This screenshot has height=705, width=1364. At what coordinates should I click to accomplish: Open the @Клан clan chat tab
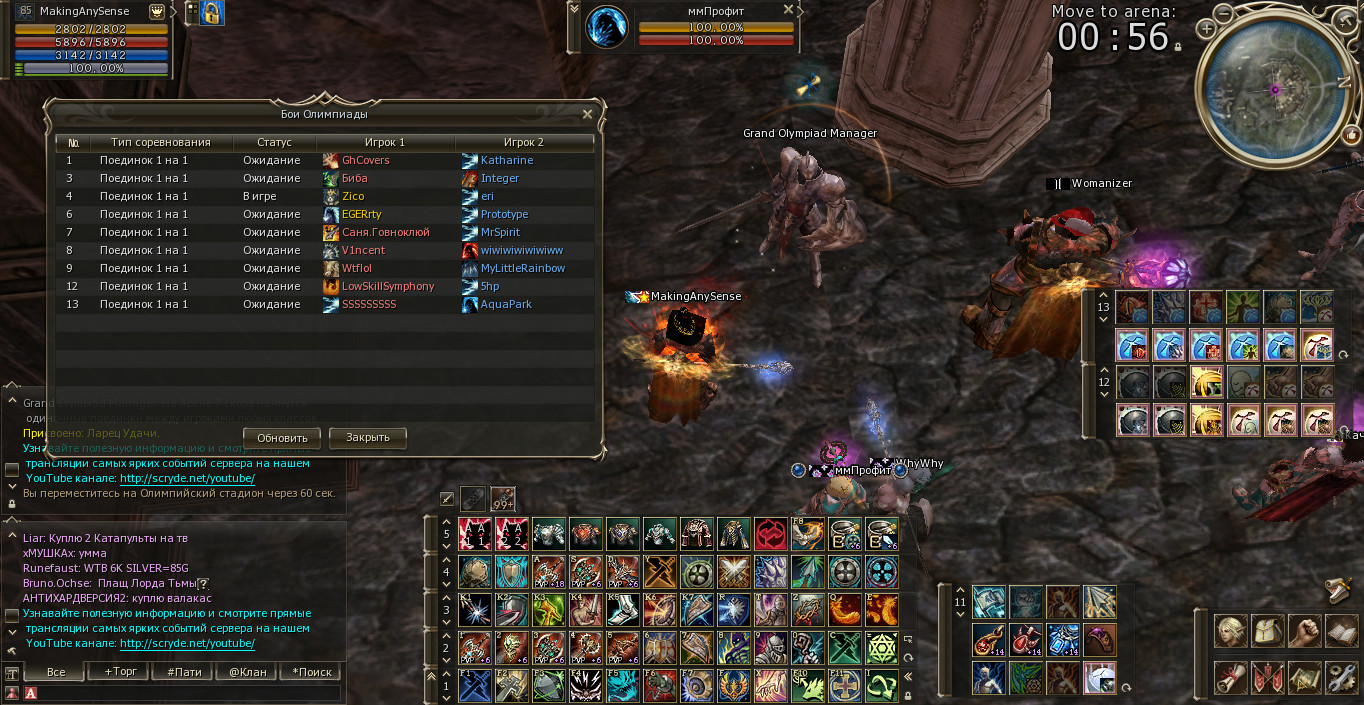tap(248, 672)
